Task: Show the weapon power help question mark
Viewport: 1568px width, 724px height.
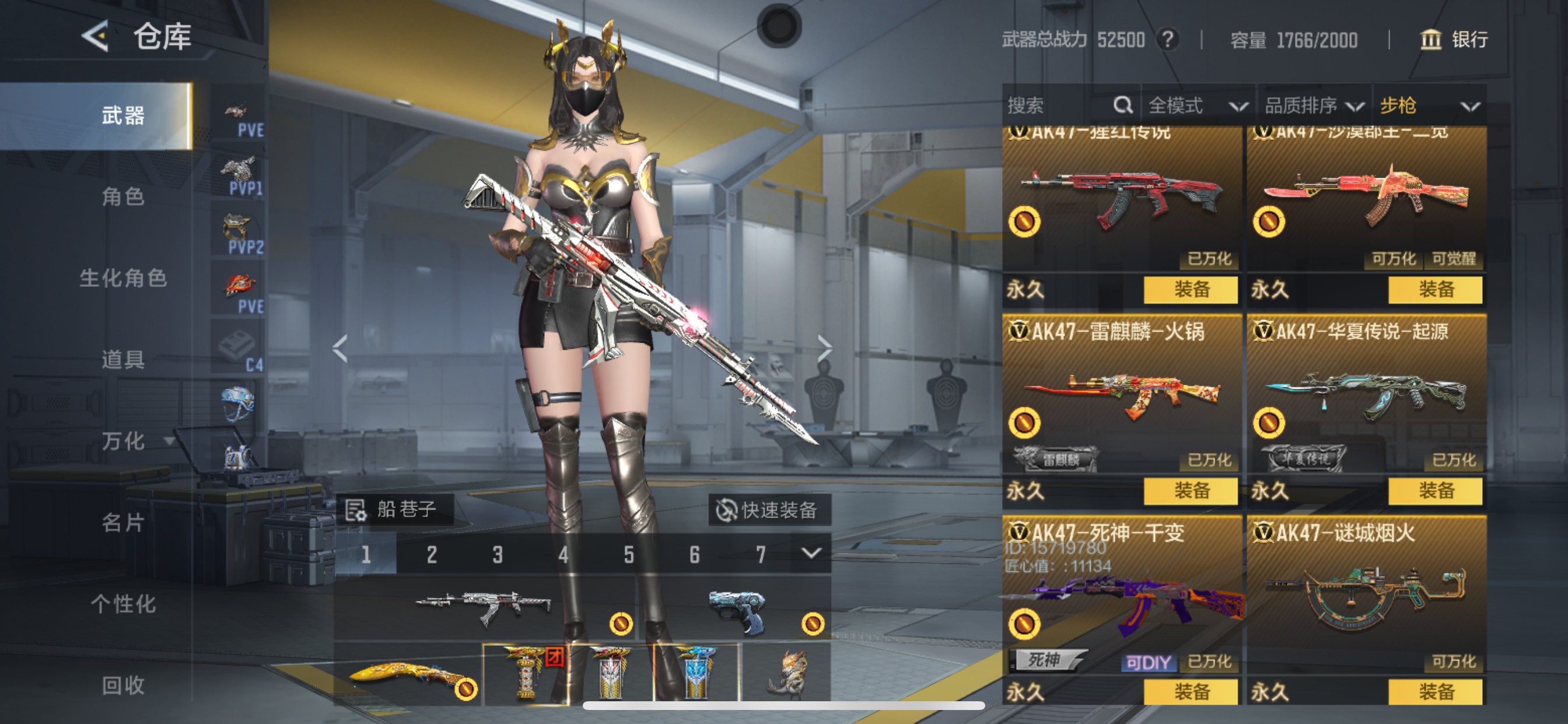Action: pyautogui.click(x=1167, y=40)
